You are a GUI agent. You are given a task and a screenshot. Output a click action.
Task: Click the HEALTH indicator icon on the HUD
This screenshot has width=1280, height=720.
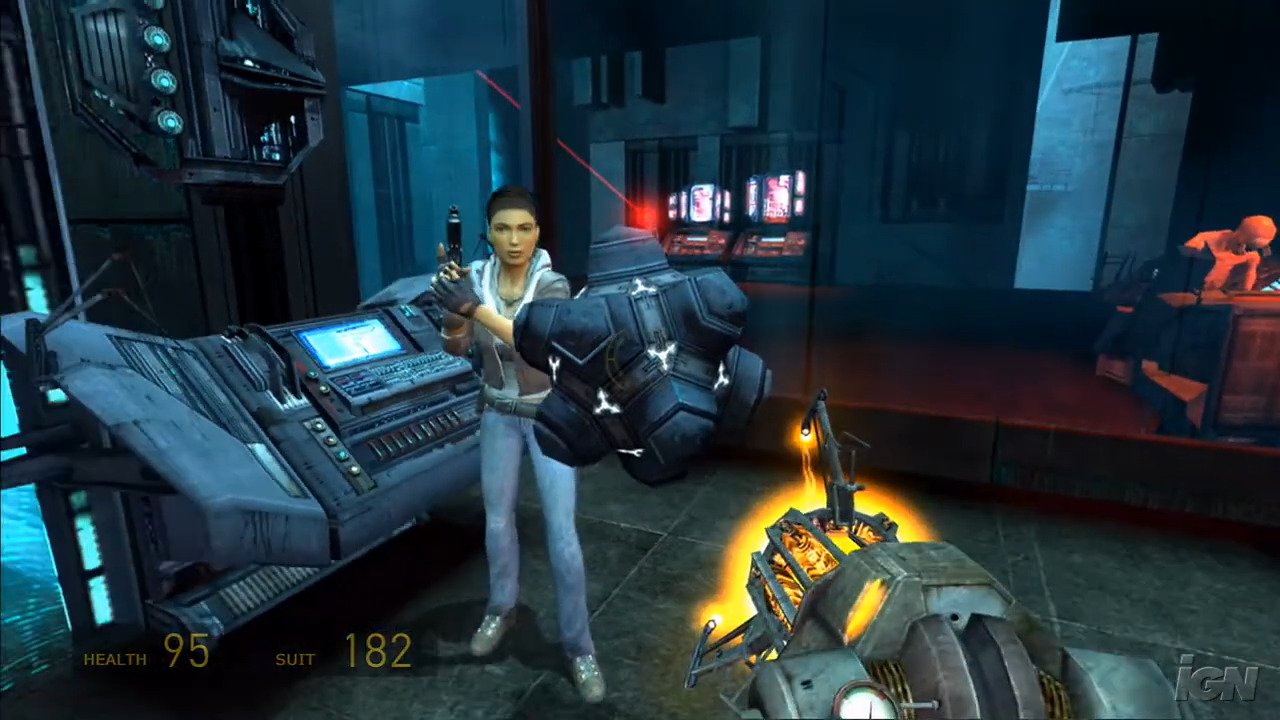[x=113, y=659]
